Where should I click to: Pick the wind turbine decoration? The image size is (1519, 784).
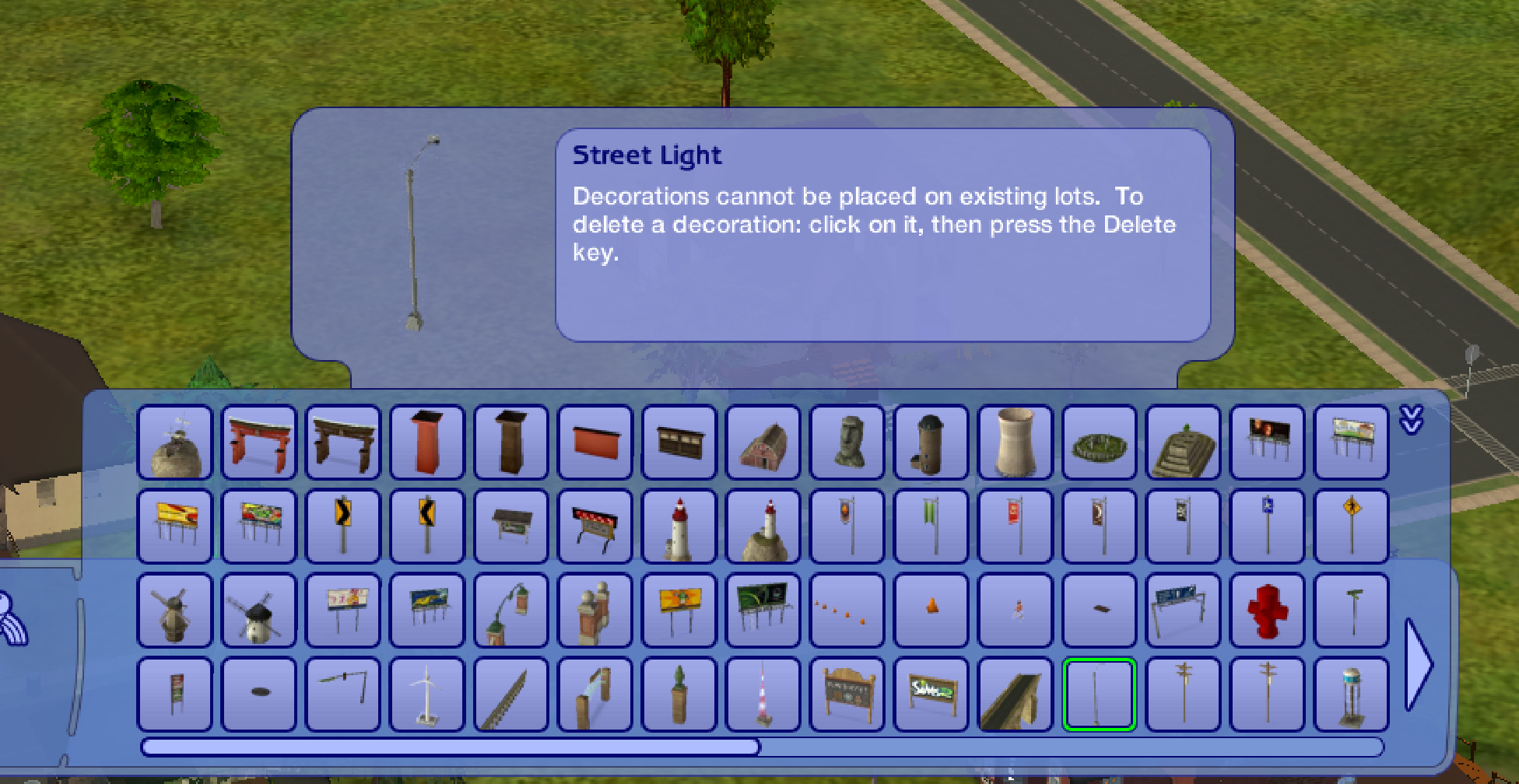(x=427, y=692)
